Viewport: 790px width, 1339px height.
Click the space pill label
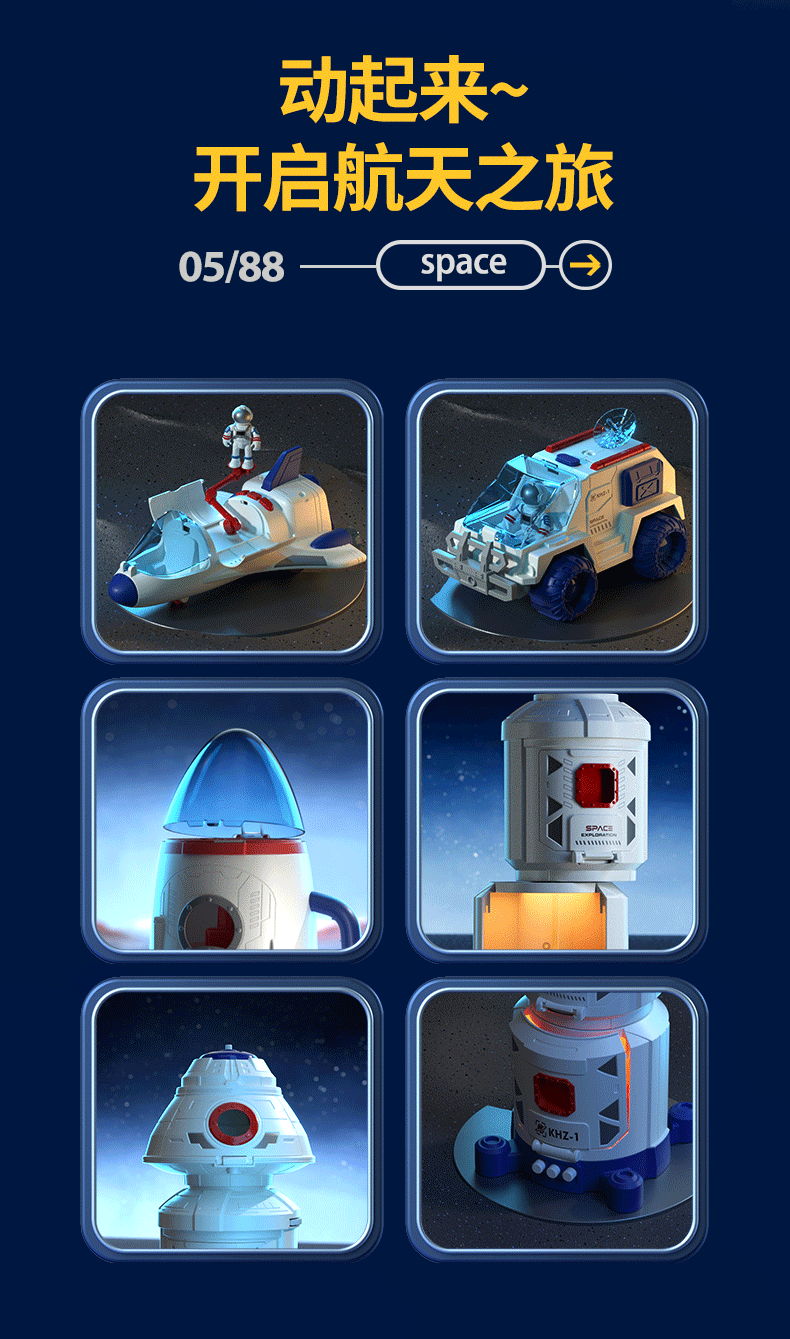462,265
